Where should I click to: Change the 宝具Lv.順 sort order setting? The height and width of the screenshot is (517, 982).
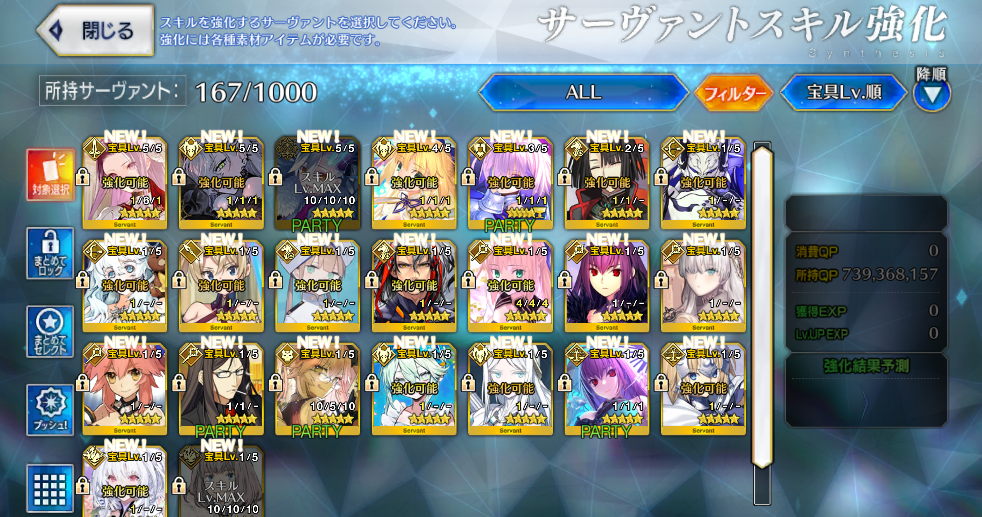coord(844,93)
